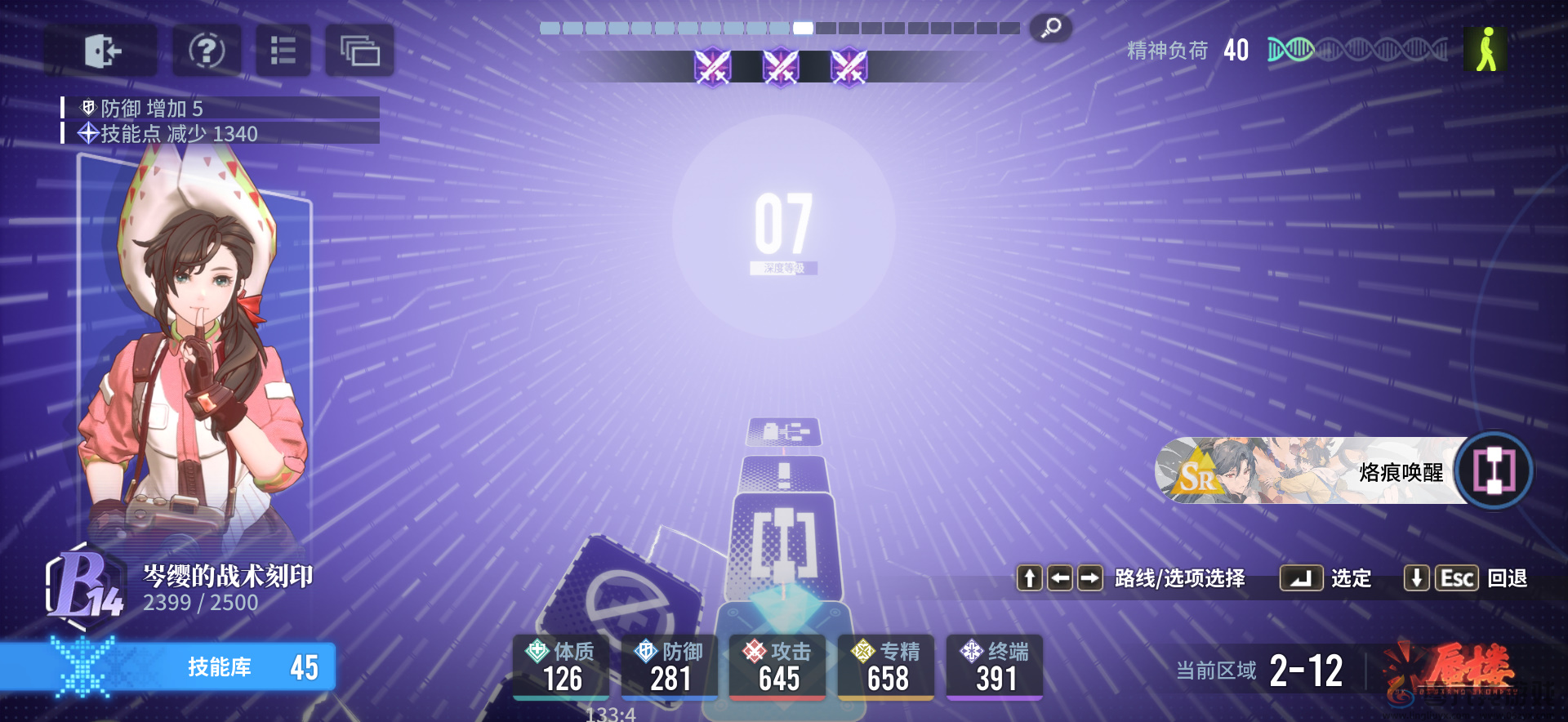Viewport: 1568px width, 722px height.
Task: Click the magnifying glass route preview
Action: (x=1050, y=29)
